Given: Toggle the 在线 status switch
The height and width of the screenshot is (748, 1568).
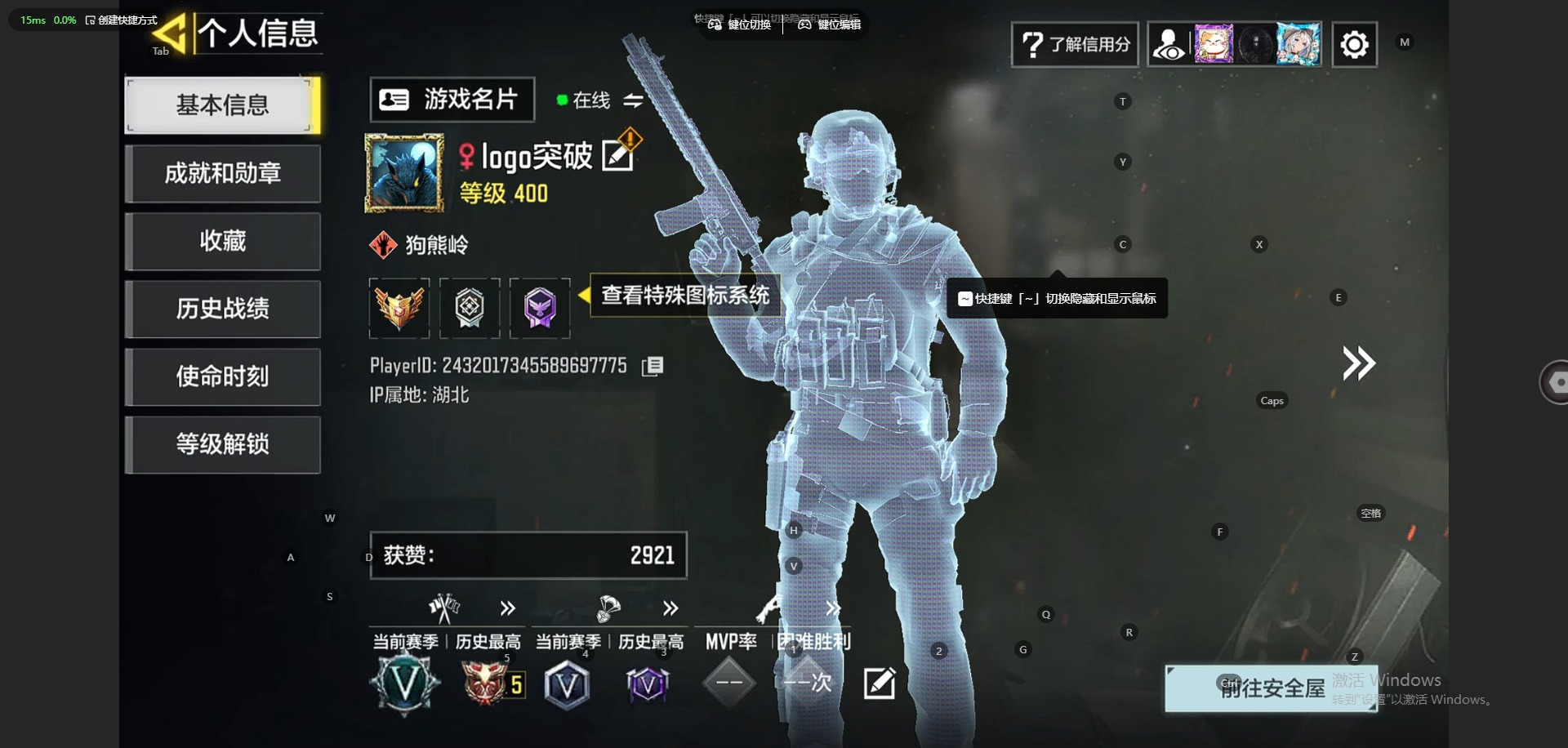Looking at the screenshot, I should click(633, 100).
